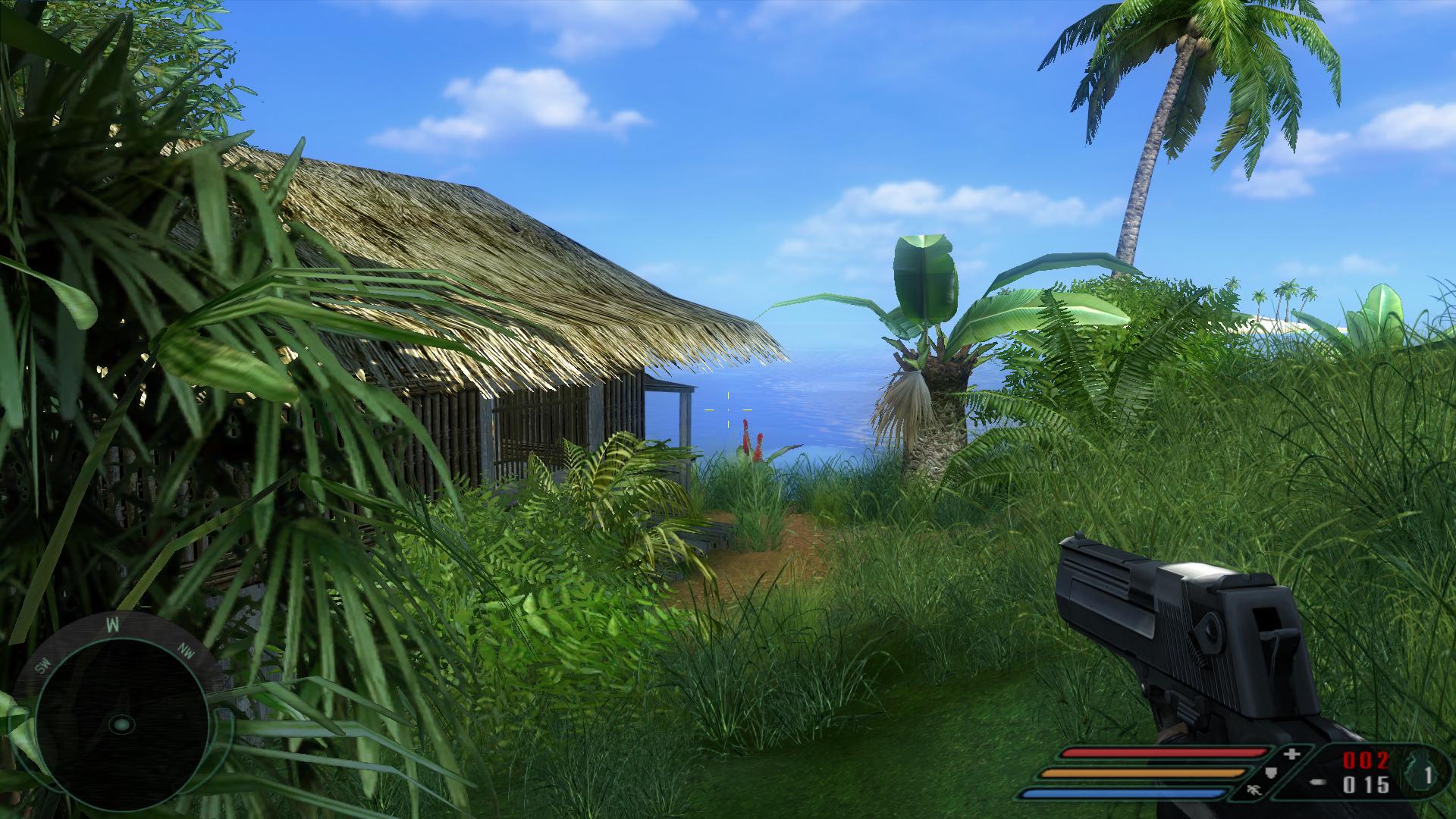Click the compass center dot
Image resolution: width=1456 pixels, height=819 pixels.
click(x=121, y=725)
